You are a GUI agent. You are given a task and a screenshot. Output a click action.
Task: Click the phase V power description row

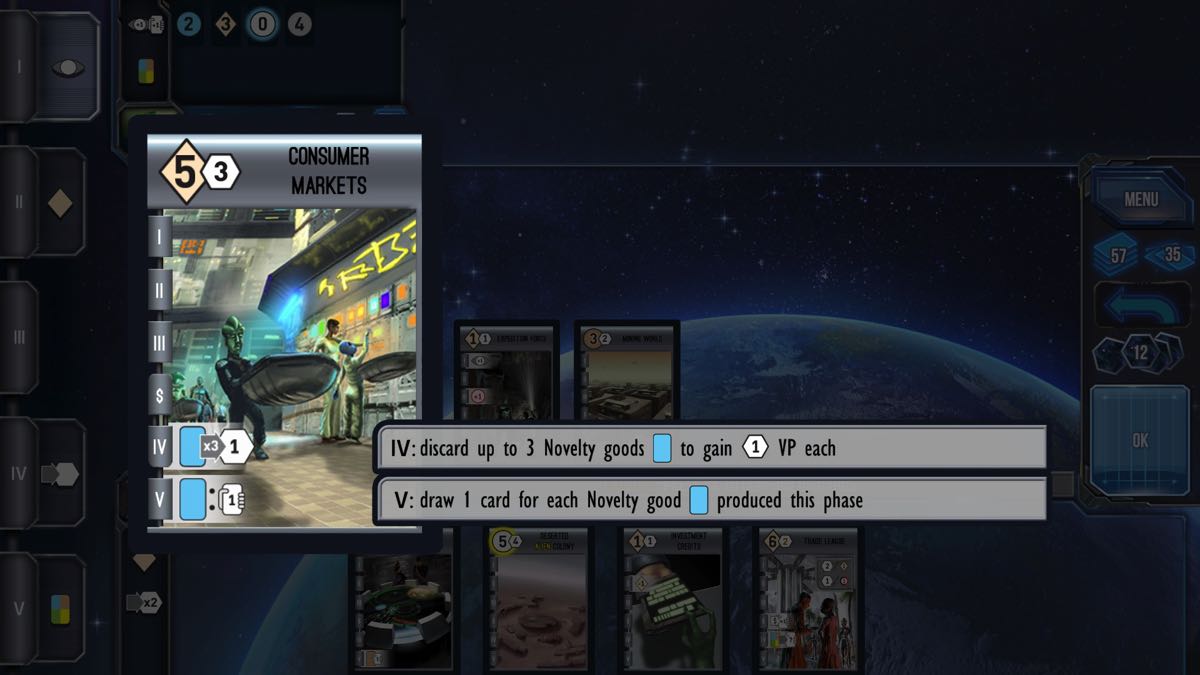pyautogui.click(x=710, y=500)
